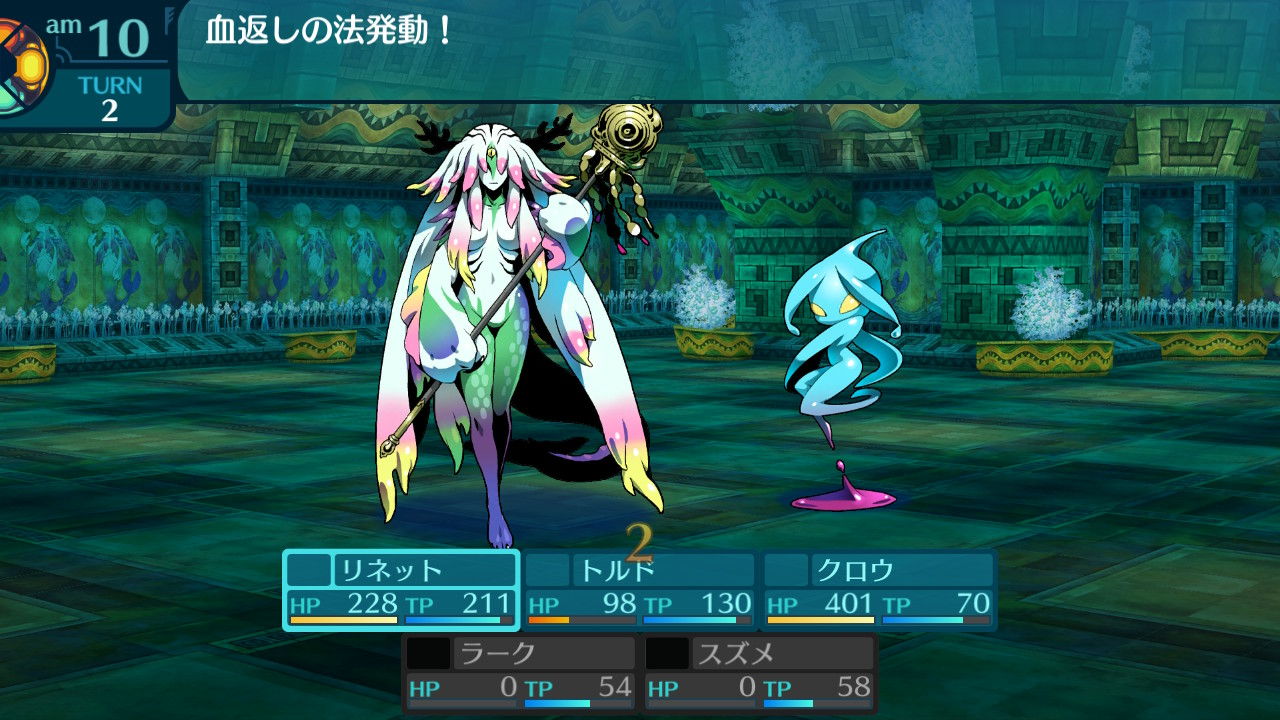
Task: Select party member リネット panel
Action: pyautogui.click(x=401, y=590)
